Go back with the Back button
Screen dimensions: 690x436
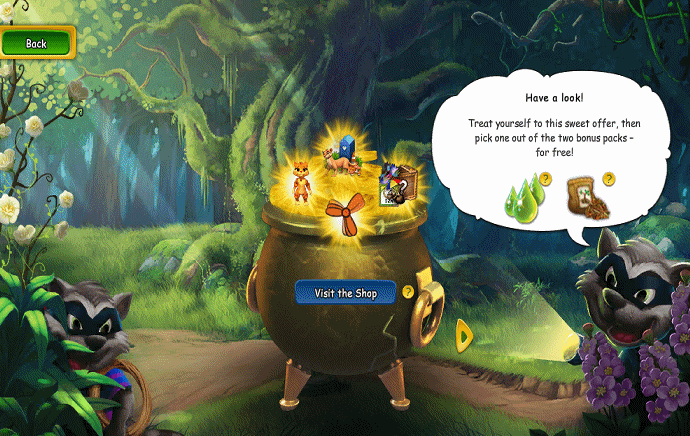(x=37, y=43)
